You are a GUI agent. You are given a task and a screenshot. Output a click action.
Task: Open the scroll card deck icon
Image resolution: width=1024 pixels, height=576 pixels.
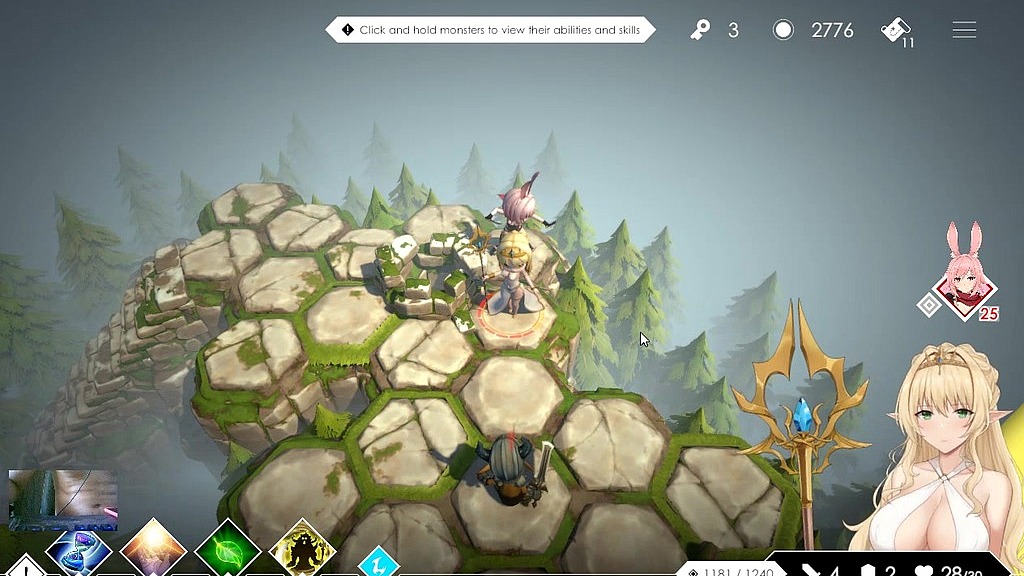click(896, 30)
